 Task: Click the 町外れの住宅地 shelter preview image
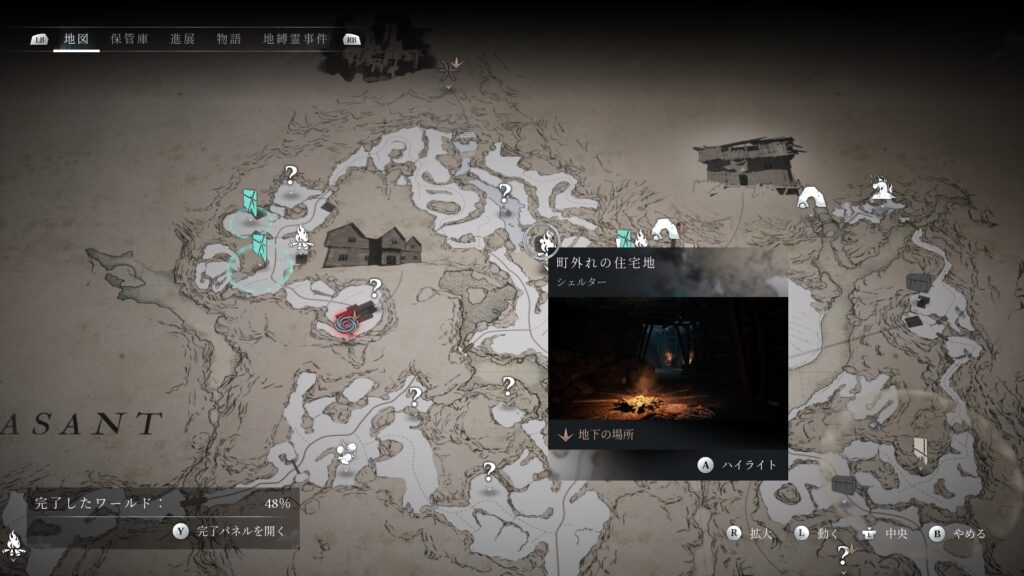pos(667,358)
